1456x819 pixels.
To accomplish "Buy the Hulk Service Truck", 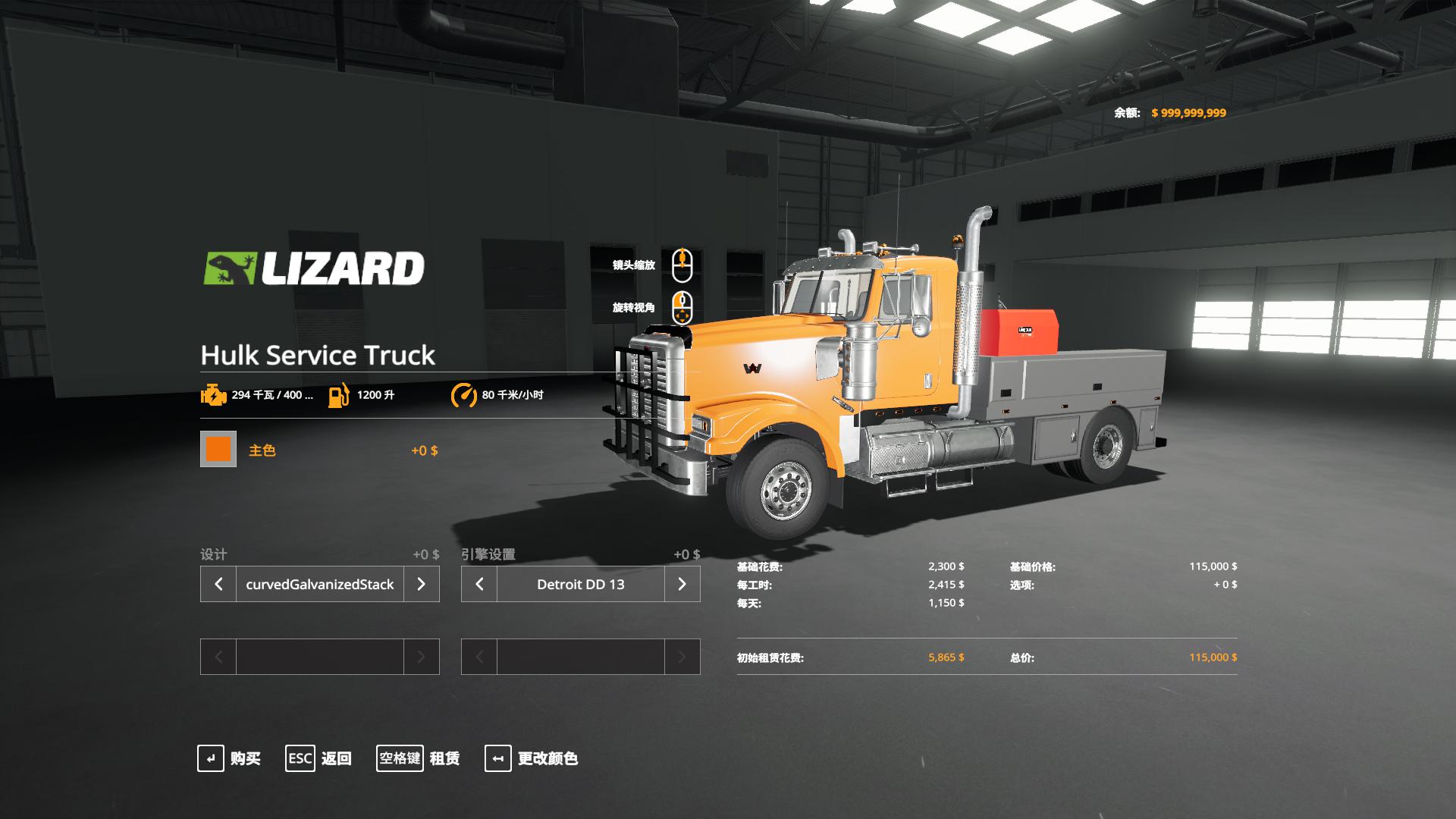I will pos(229,758).
